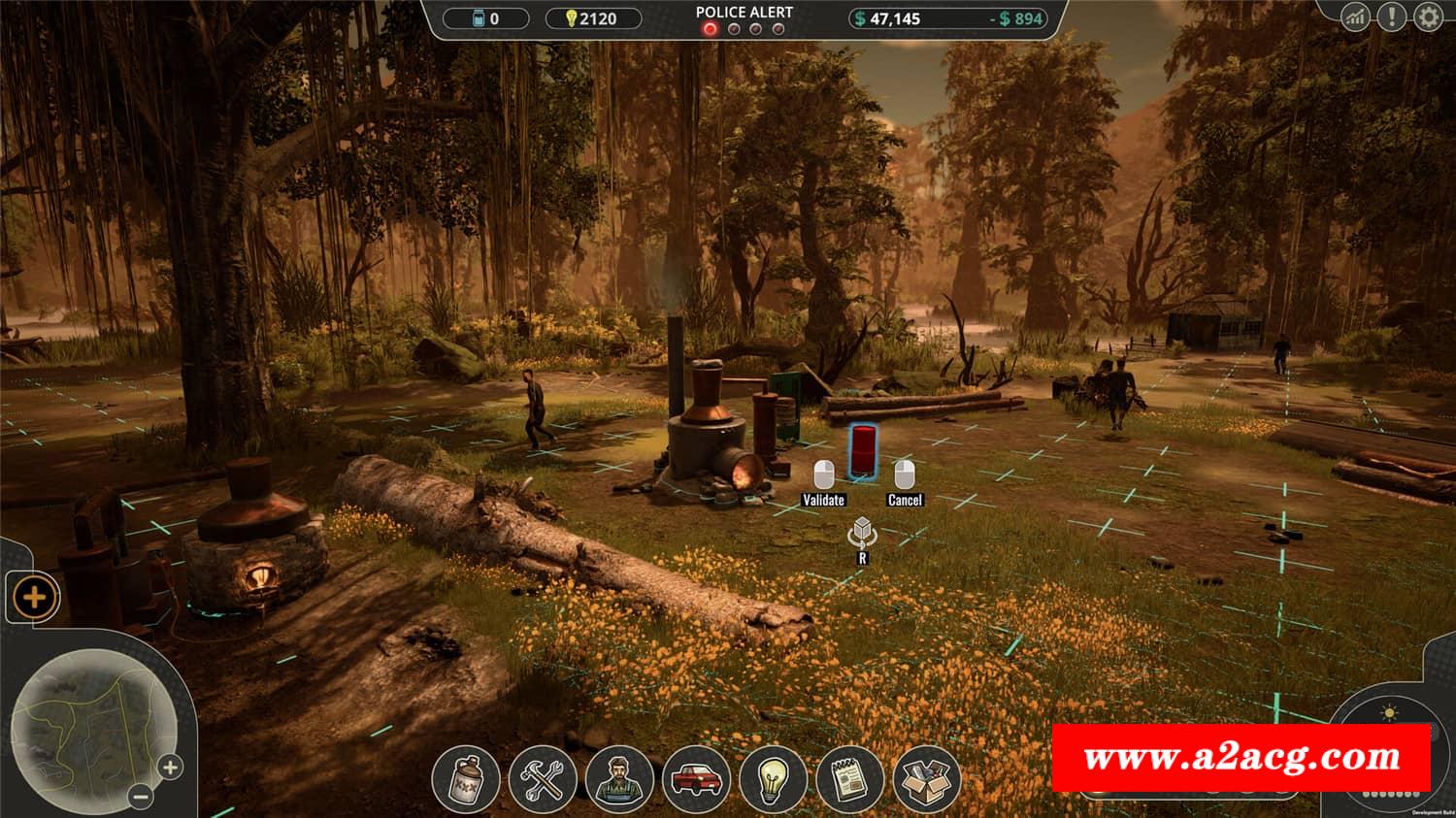Open the bearded worker menu
The height and width of the screenshot is (818, 1456).
618,779
